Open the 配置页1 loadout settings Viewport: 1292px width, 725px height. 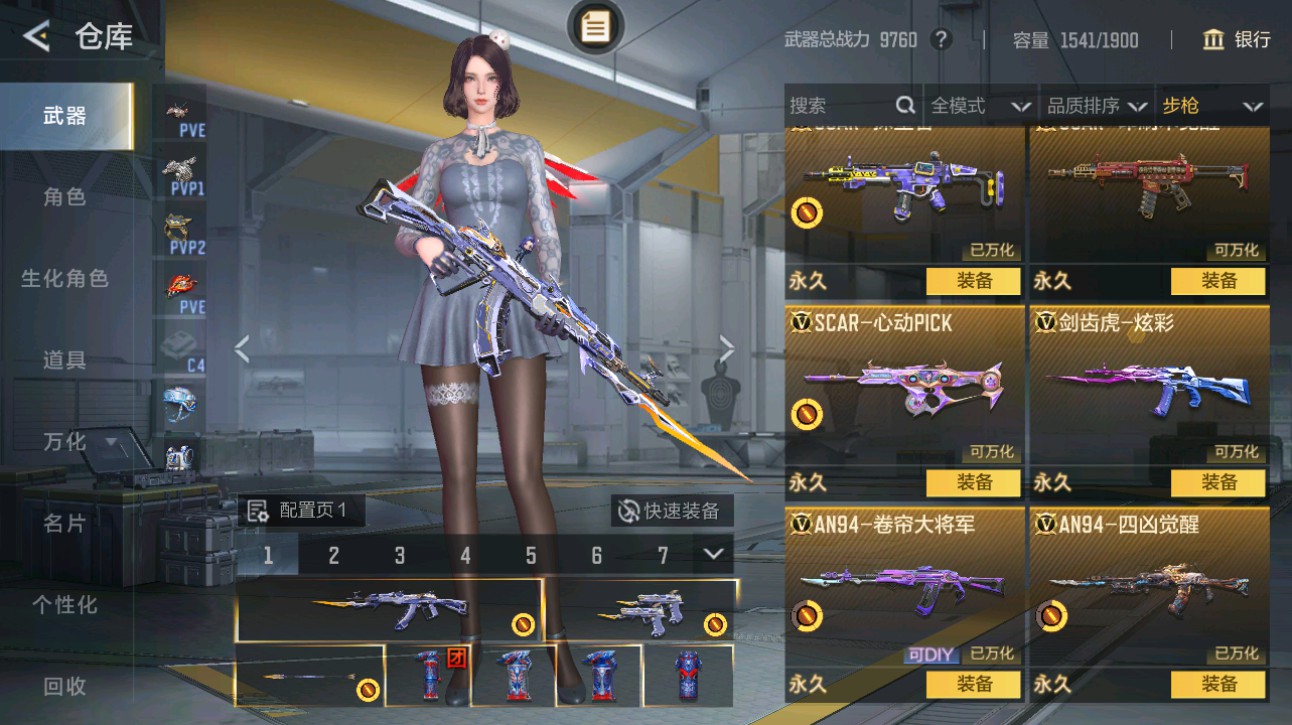(x=298, y=511)
